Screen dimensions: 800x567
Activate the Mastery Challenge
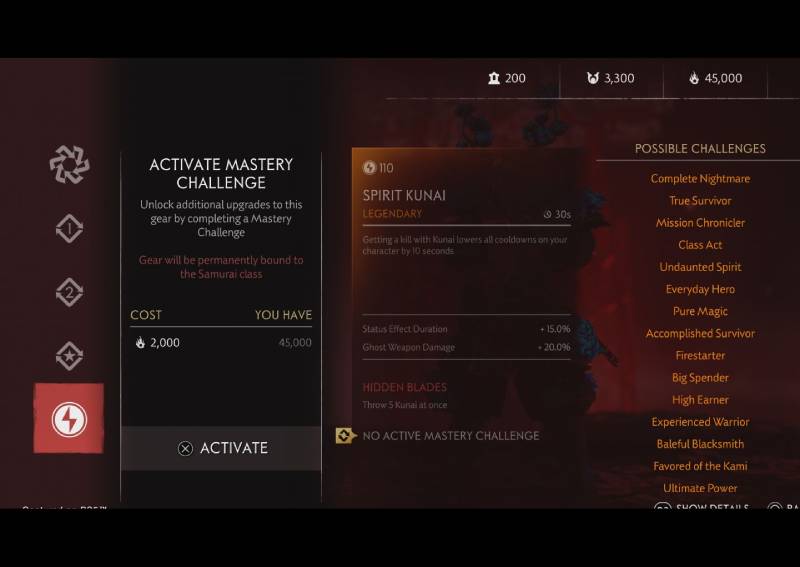[222, 448]
